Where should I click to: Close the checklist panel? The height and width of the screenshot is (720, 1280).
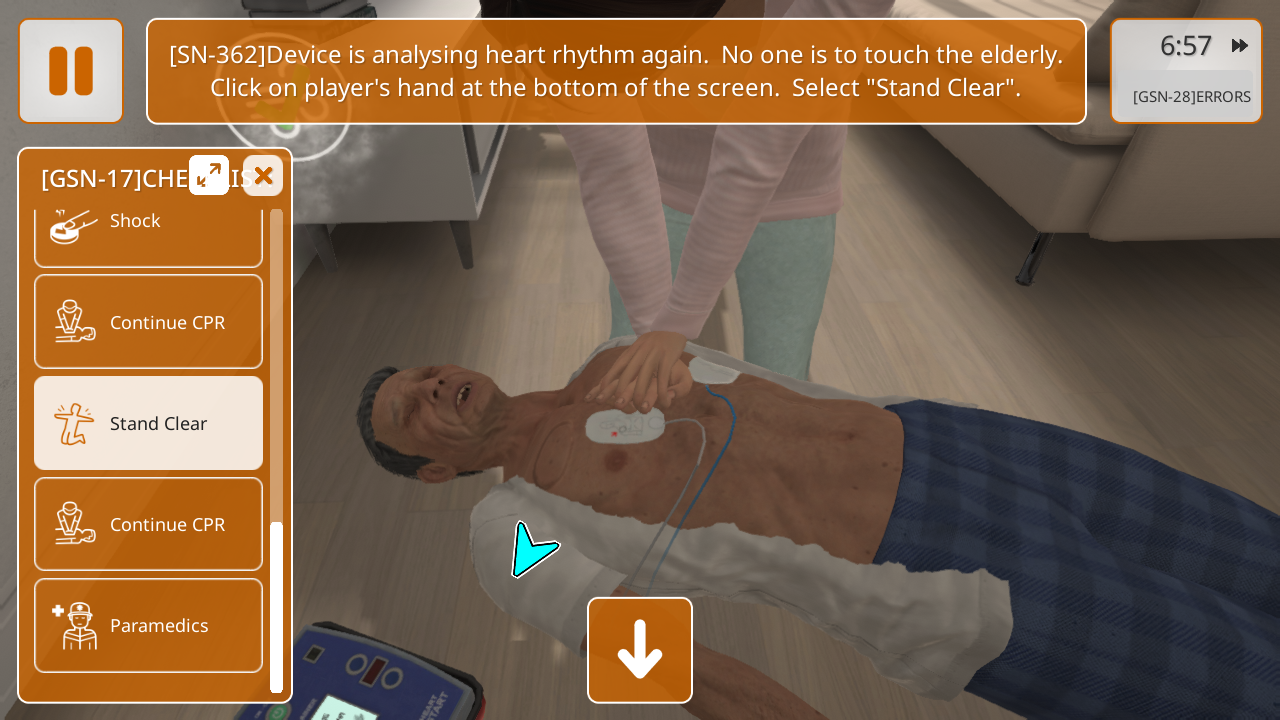pyautogui.click(x=263, y=176)
